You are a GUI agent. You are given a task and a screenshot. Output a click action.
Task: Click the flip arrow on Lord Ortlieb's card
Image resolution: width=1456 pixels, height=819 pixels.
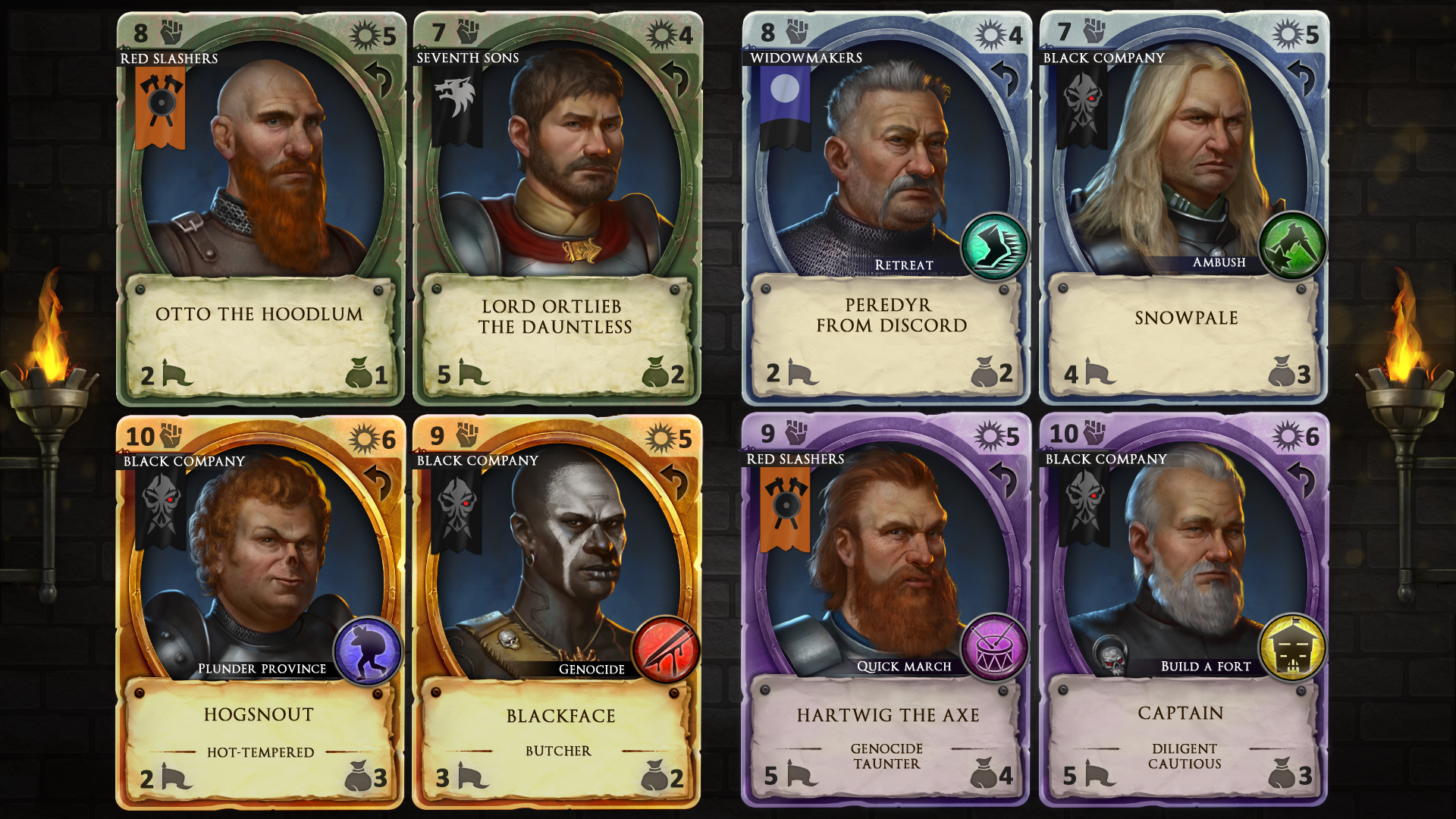point(676,77)
